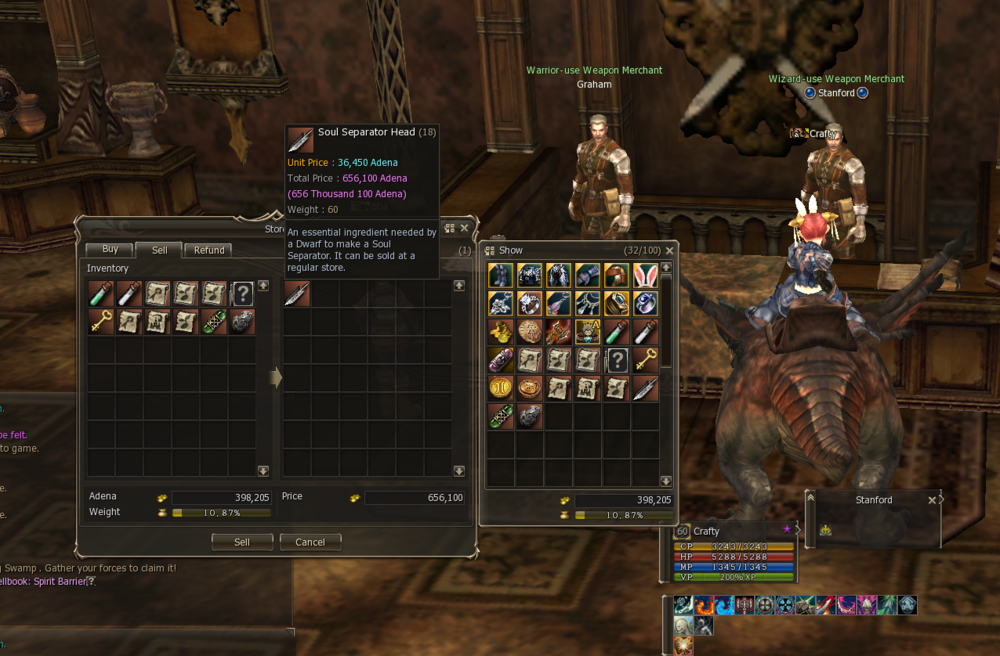Select the green potion in store inventory

coord(101,294)
